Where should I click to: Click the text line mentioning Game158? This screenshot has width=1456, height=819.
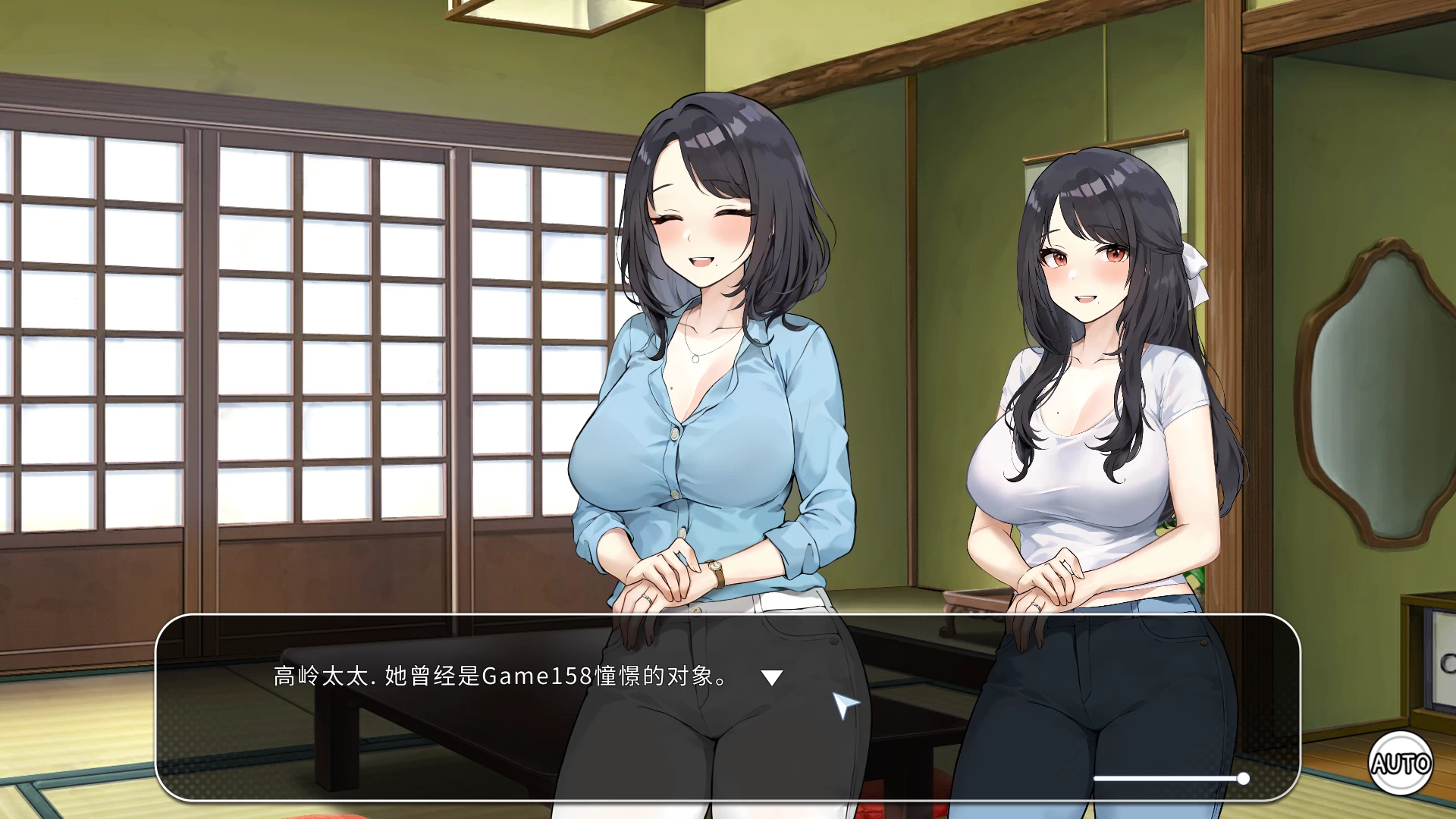(497, 674)
